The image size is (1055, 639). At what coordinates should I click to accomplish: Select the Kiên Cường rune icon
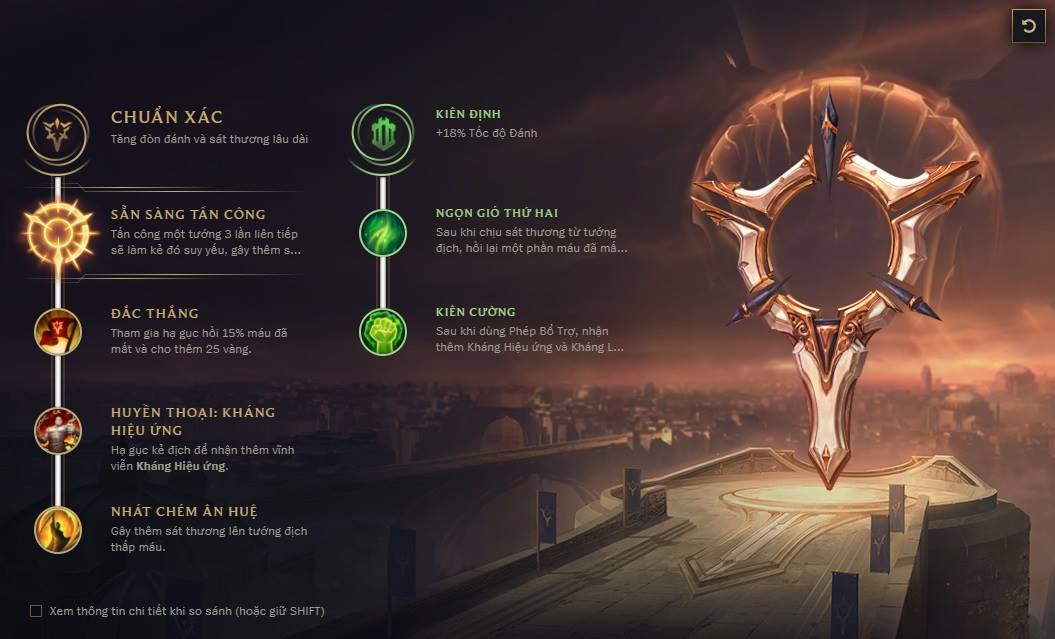point(383,331)
